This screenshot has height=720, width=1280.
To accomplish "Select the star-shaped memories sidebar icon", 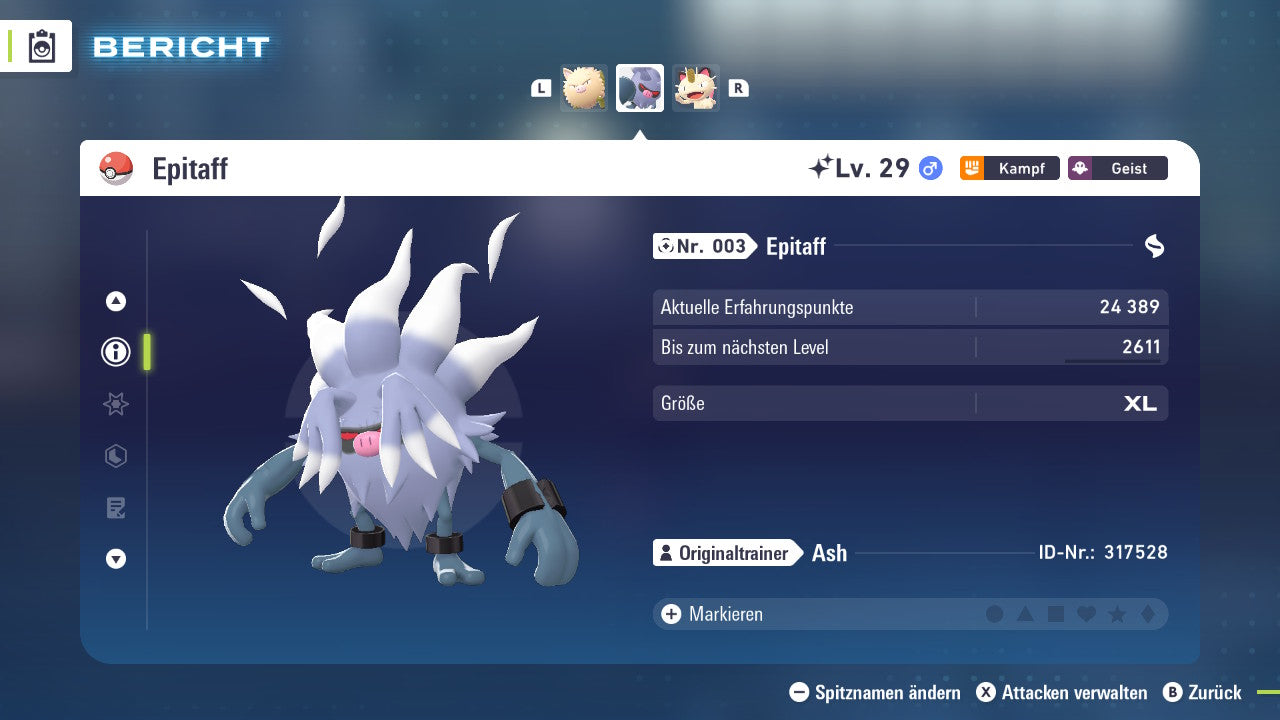I will [116, 404].
